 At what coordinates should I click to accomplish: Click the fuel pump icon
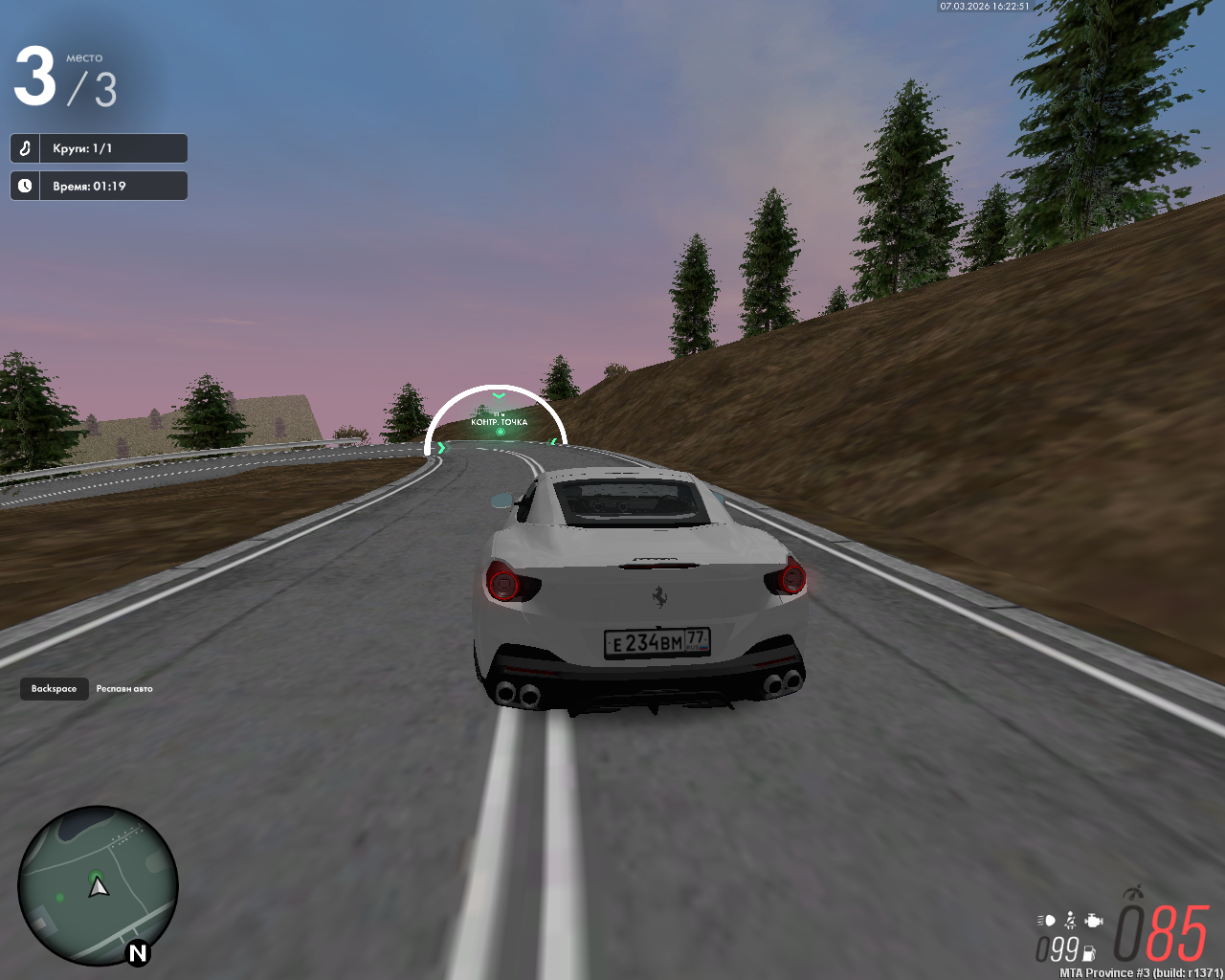(x=1089, y=952)
